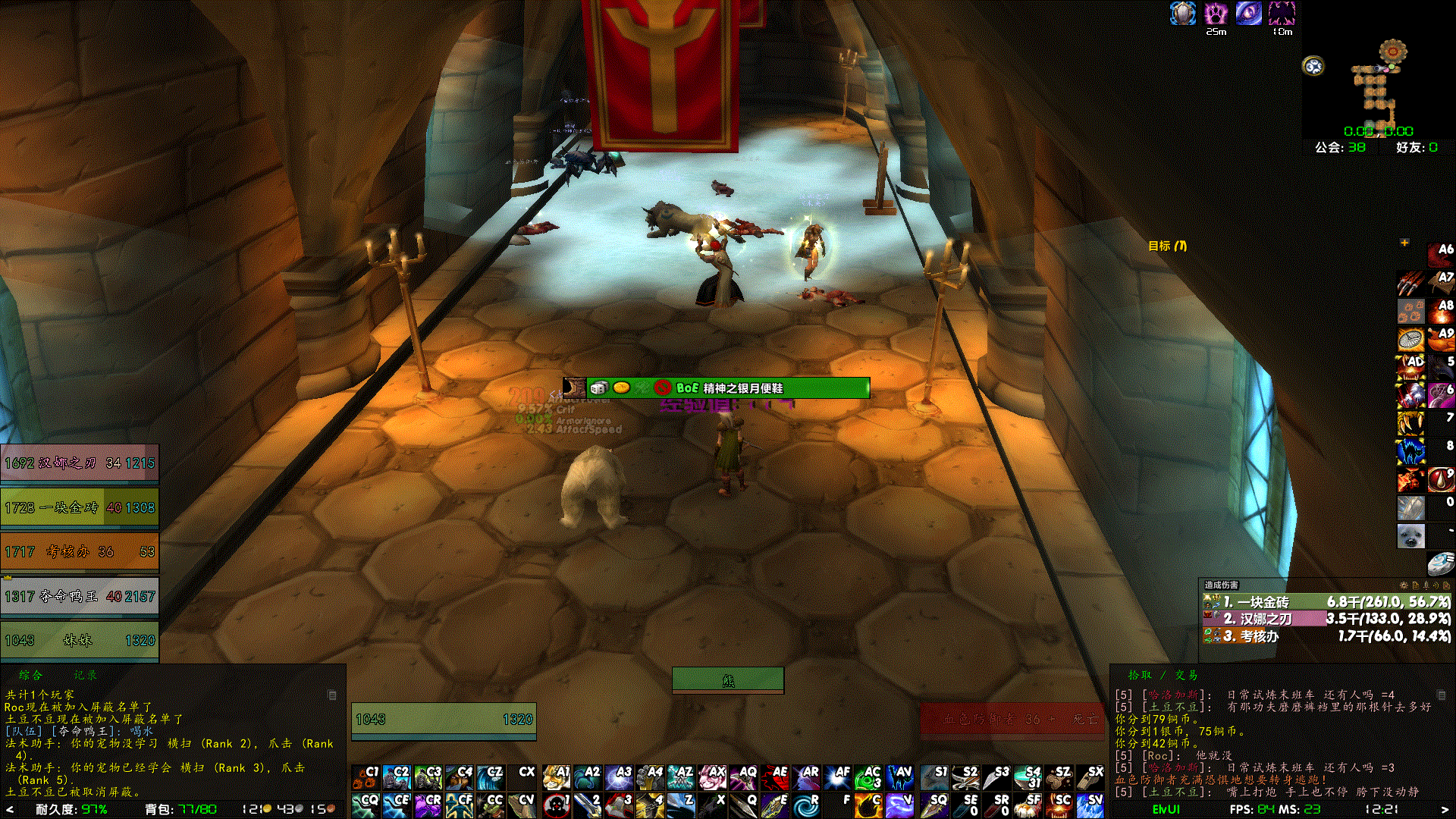Roll Greed using the gold coin icon
Screen dimensions: 1456x819
(621, 388)
